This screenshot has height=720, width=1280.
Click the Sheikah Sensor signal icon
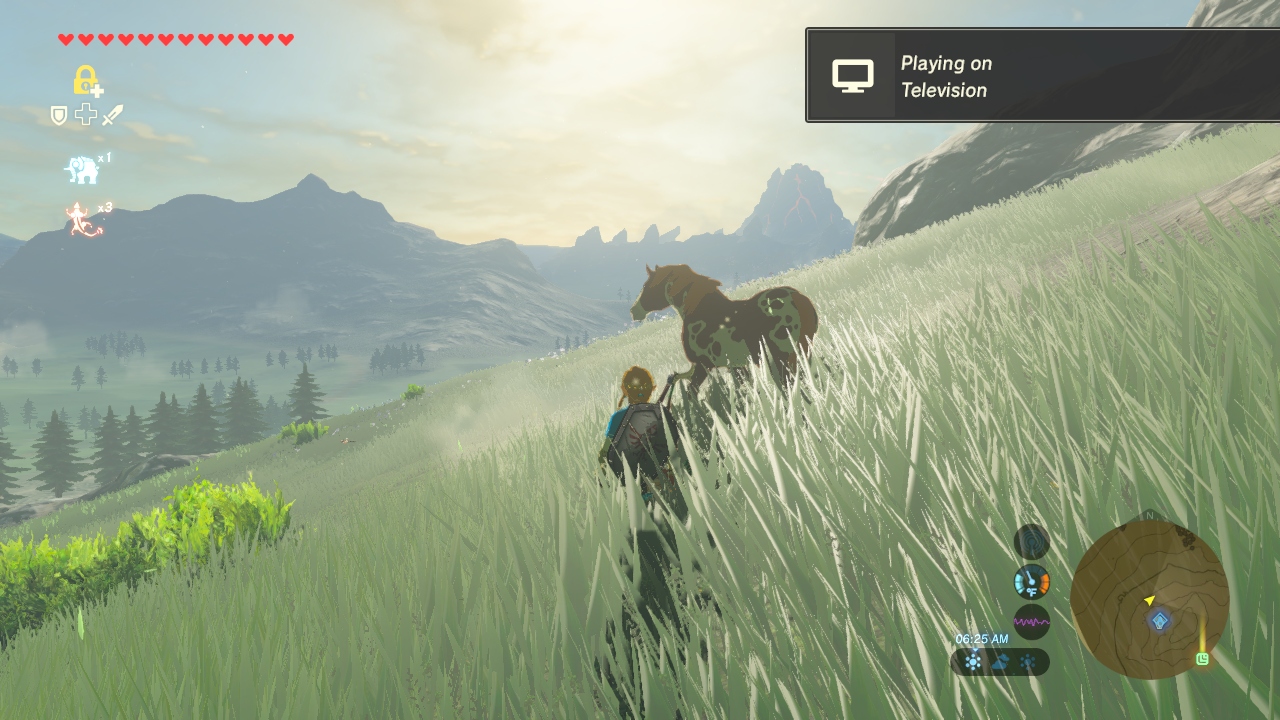point(1031,542)
